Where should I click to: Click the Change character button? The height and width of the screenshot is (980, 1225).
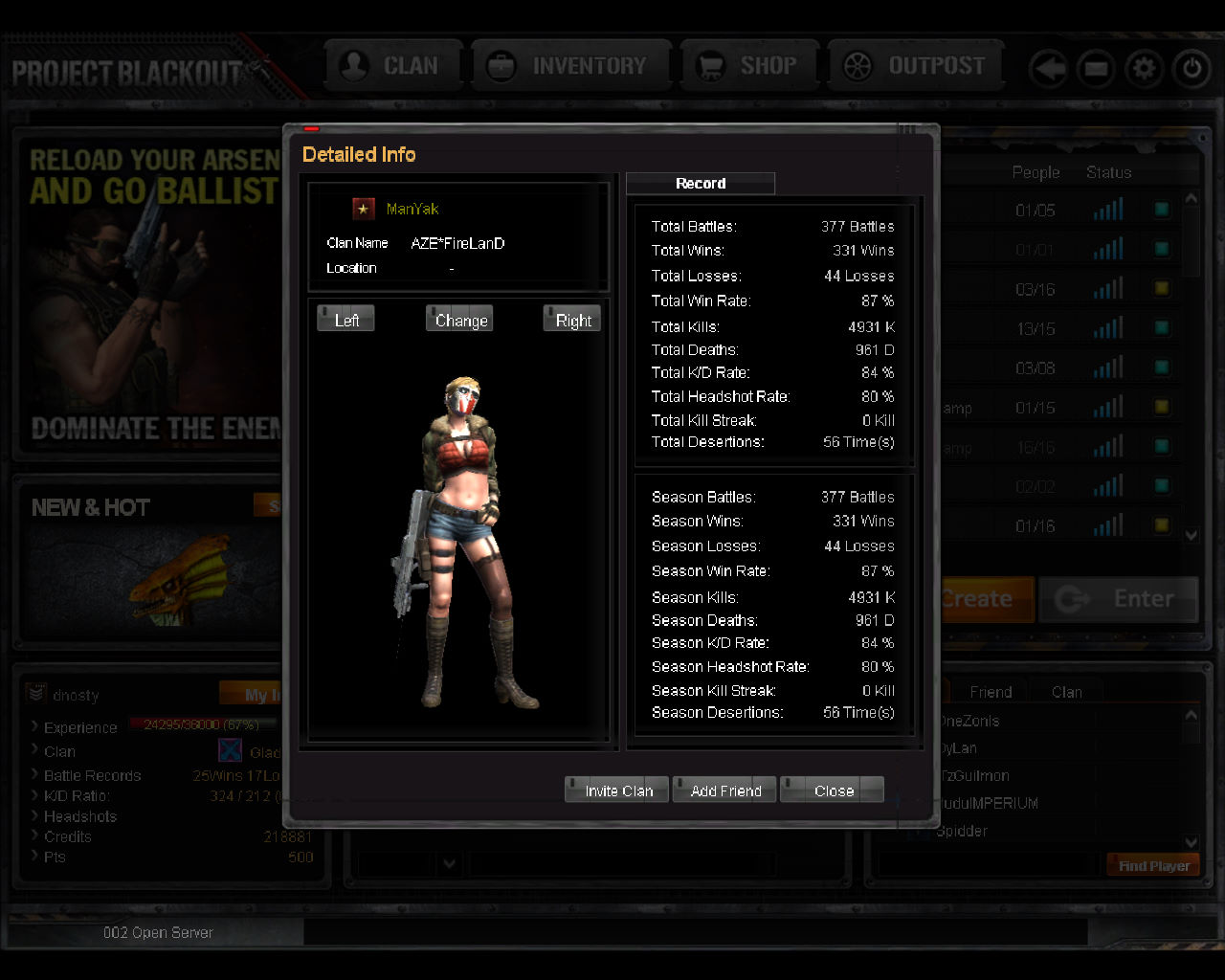(x=460, y=320)
